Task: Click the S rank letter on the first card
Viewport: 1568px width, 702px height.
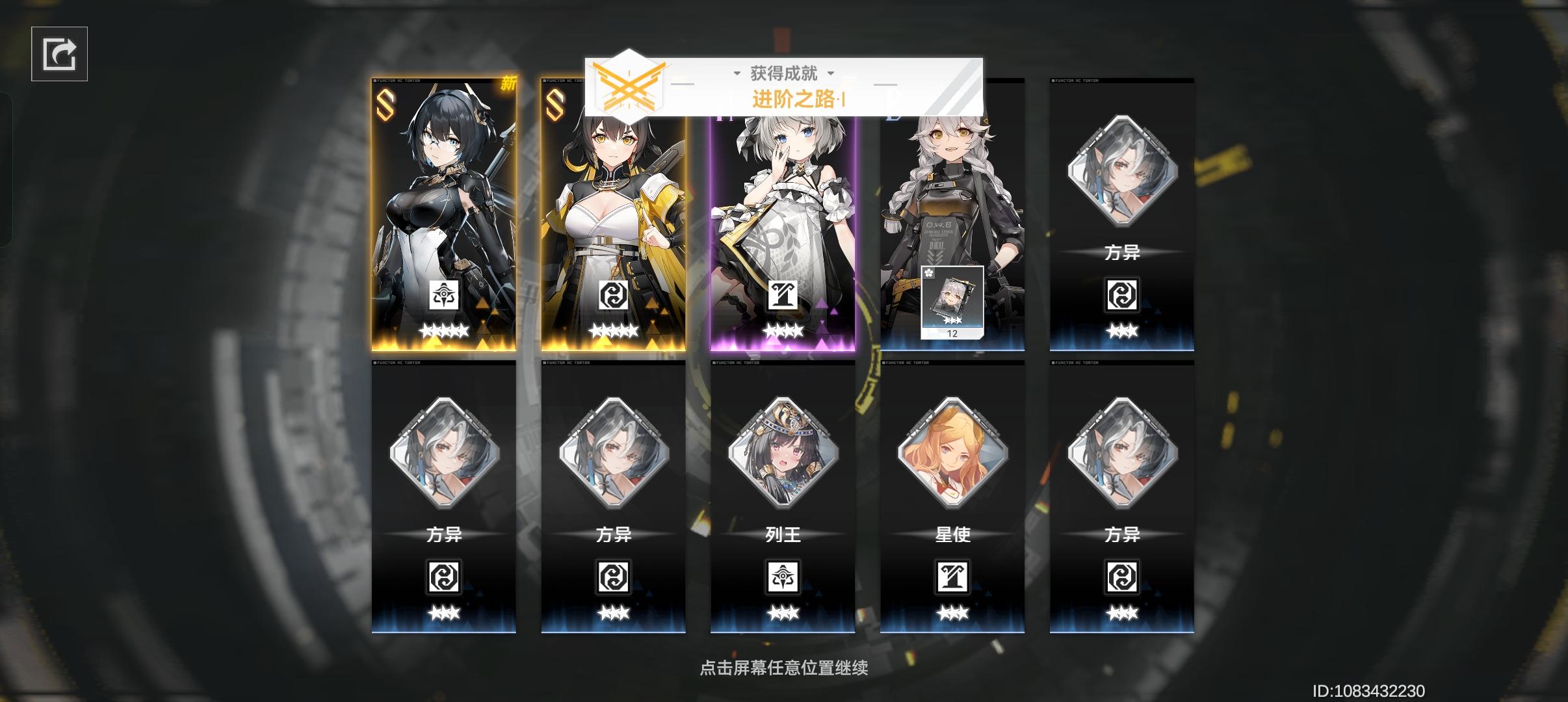Action: pos(384,104)
